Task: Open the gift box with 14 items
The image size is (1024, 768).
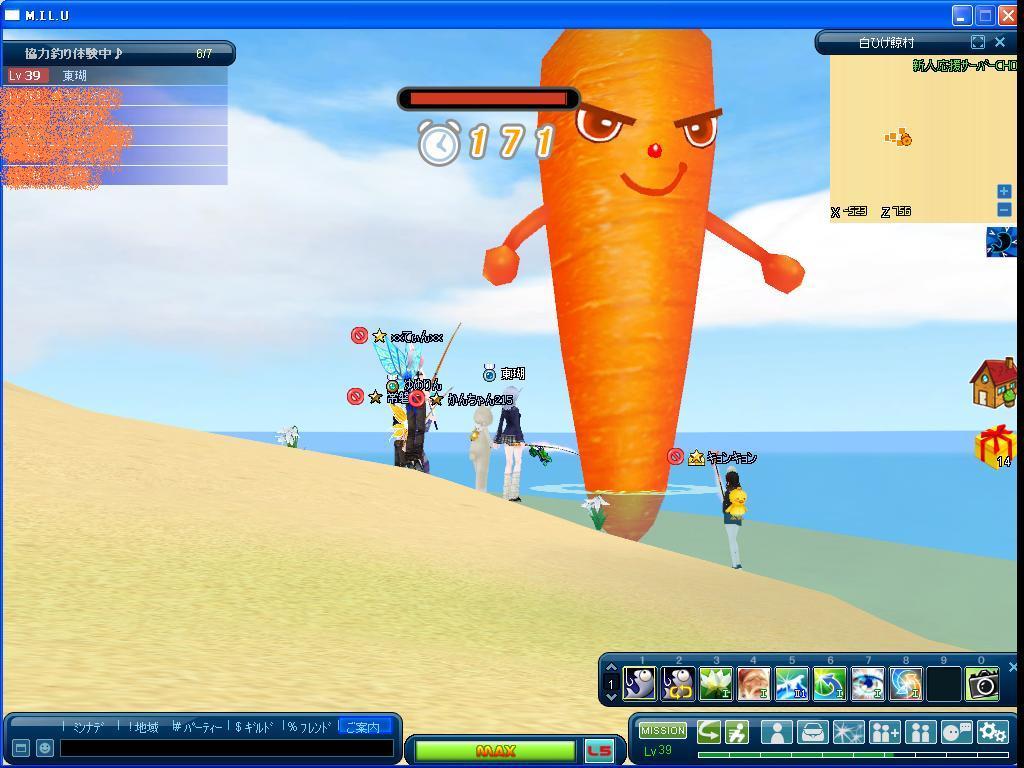Action: (995, 446)
